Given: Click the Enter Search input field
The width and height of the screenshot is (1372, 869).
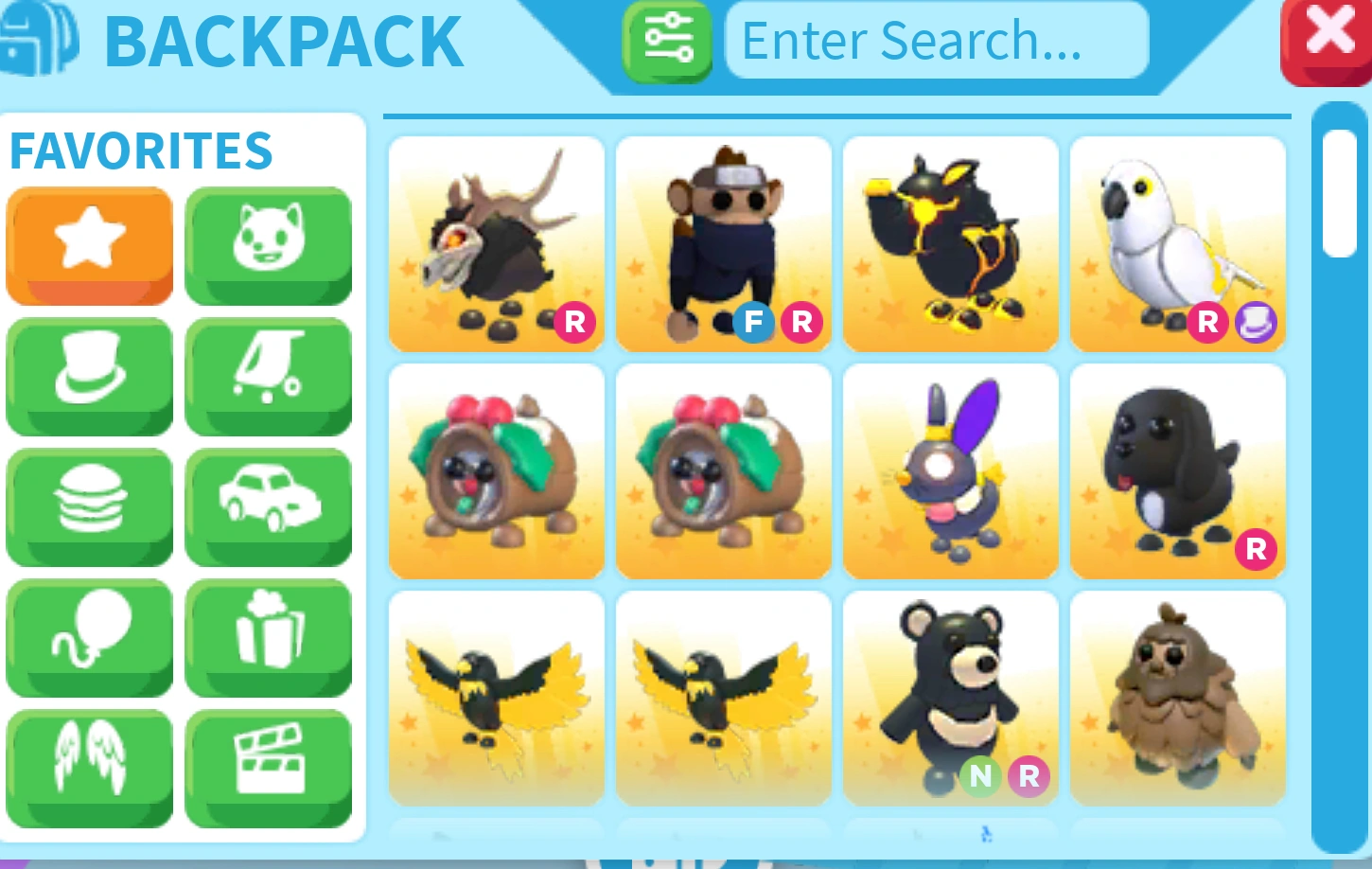Looking at the screenshot, I should (936, 41).
